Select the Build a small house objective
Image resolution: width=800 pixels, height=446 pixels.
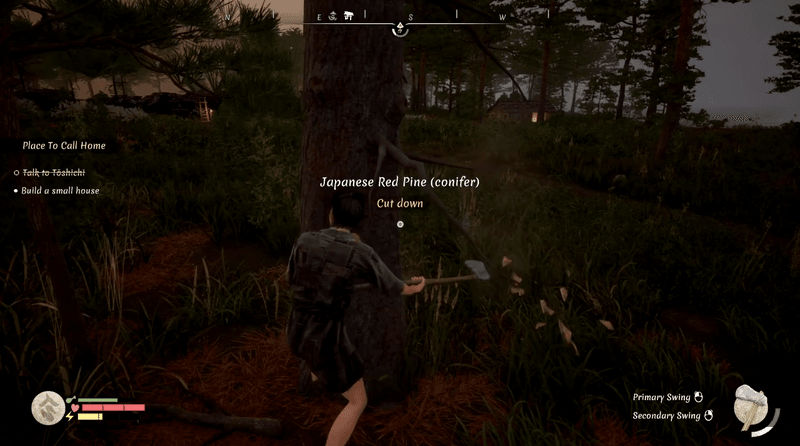[x=61, y=190]
